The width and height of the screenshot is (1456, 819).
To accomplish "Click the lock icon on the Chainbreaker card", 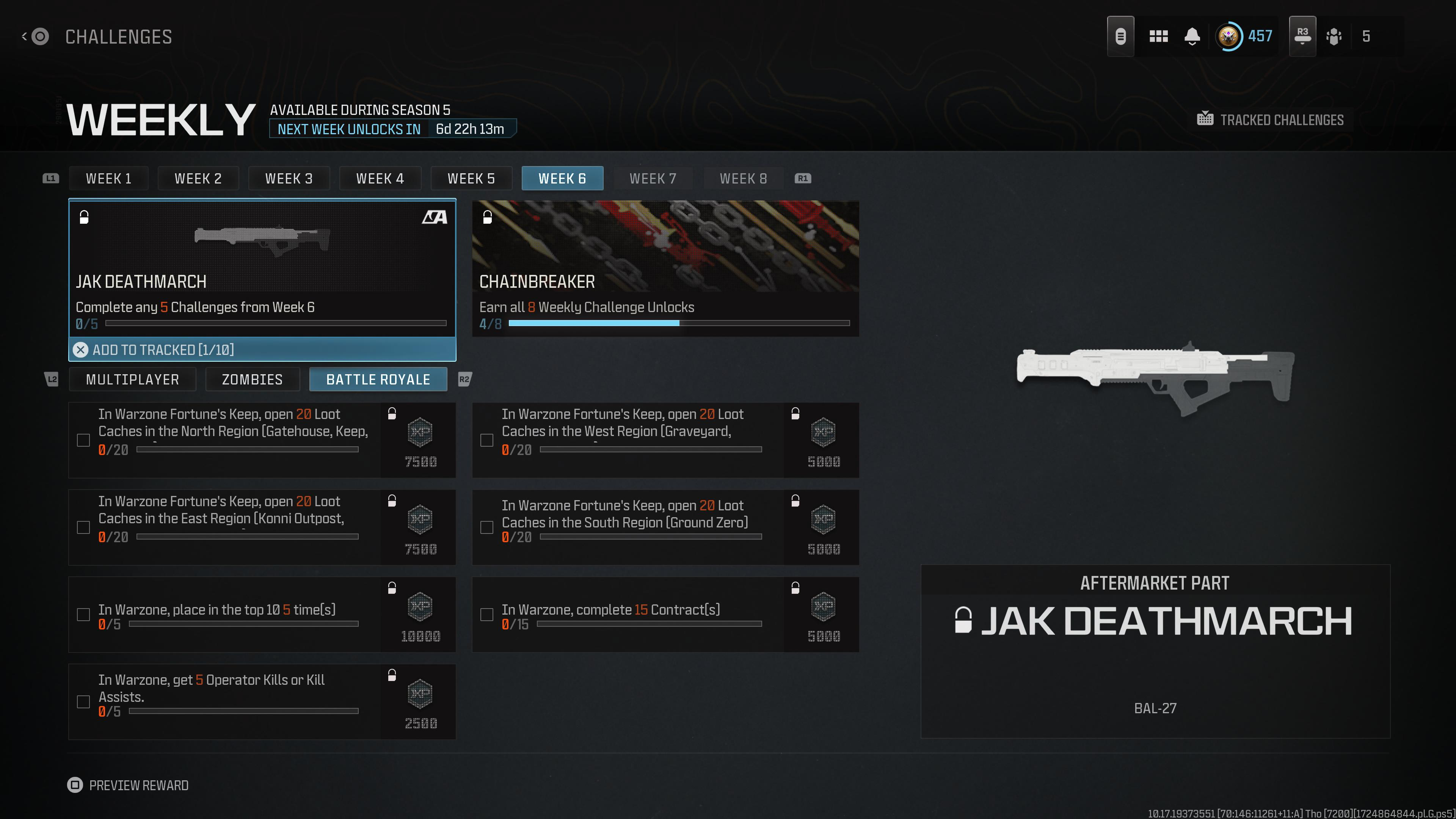I will point(486,218).
